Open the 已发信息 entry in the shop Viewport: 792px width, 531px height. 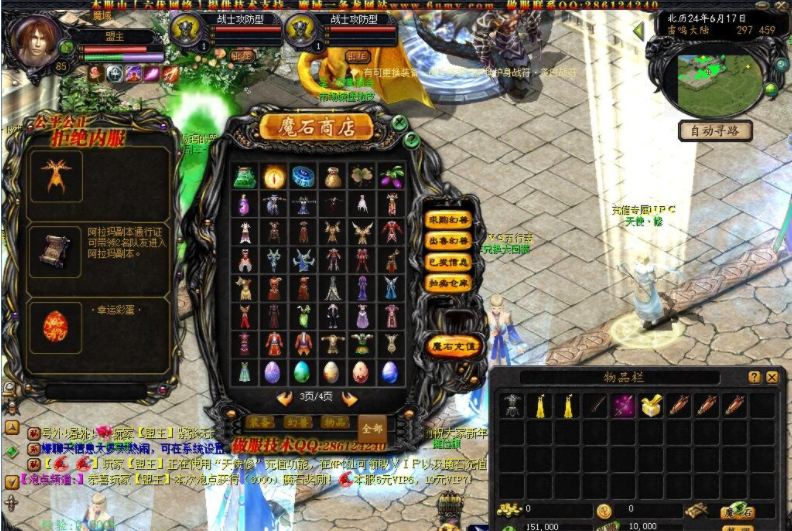click(x=447, y=262)
